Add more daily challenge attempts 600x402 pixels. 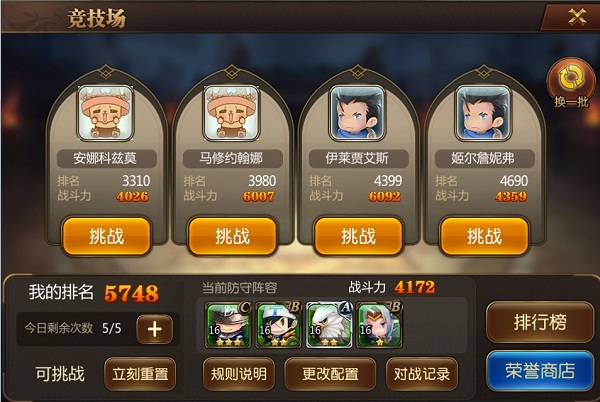155,329
